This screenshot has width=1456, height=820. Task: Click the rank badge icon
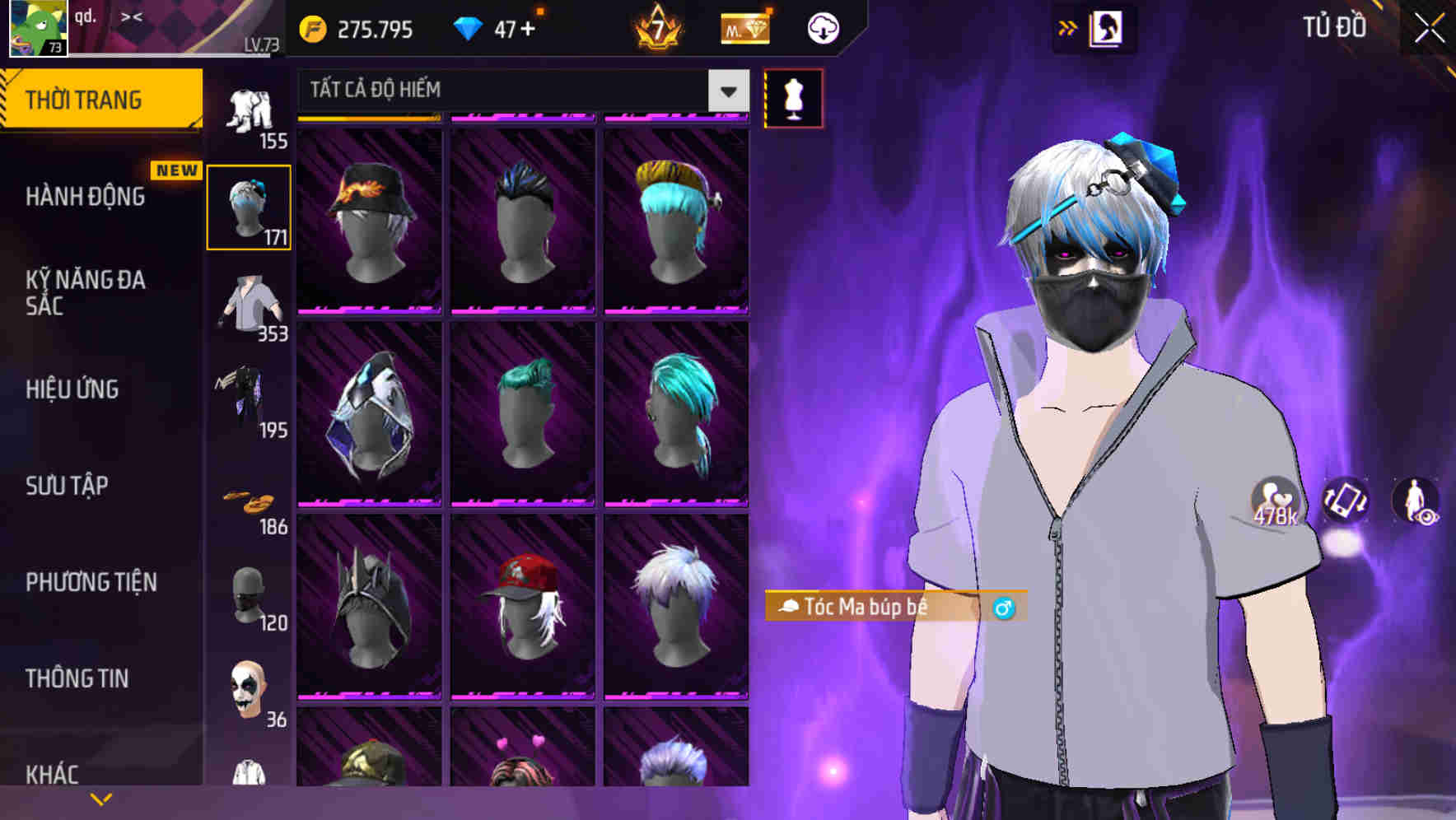point(656,27)
